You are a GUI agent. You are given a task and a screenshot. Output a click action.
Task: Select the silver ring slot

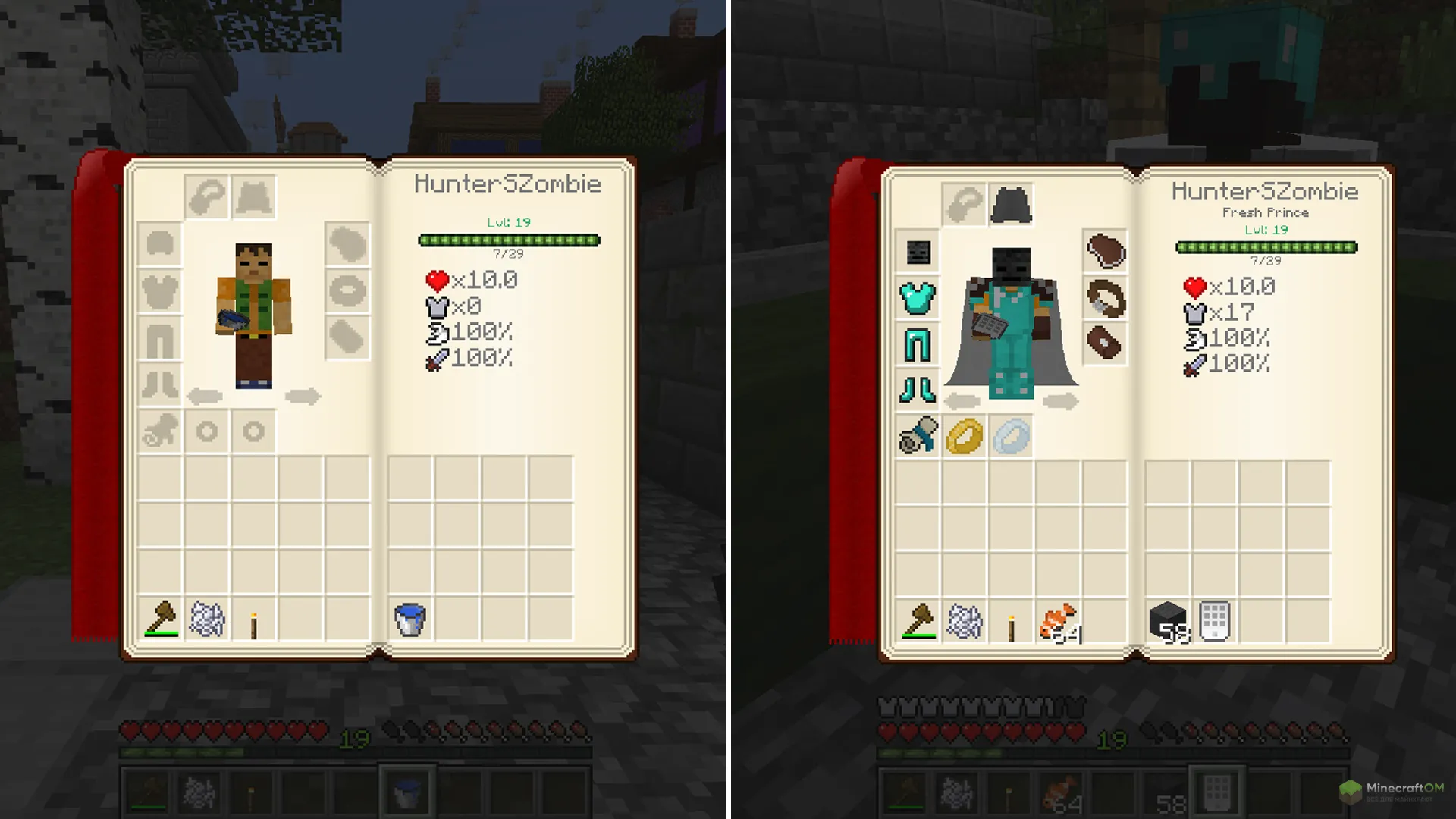pos(1011,437)
